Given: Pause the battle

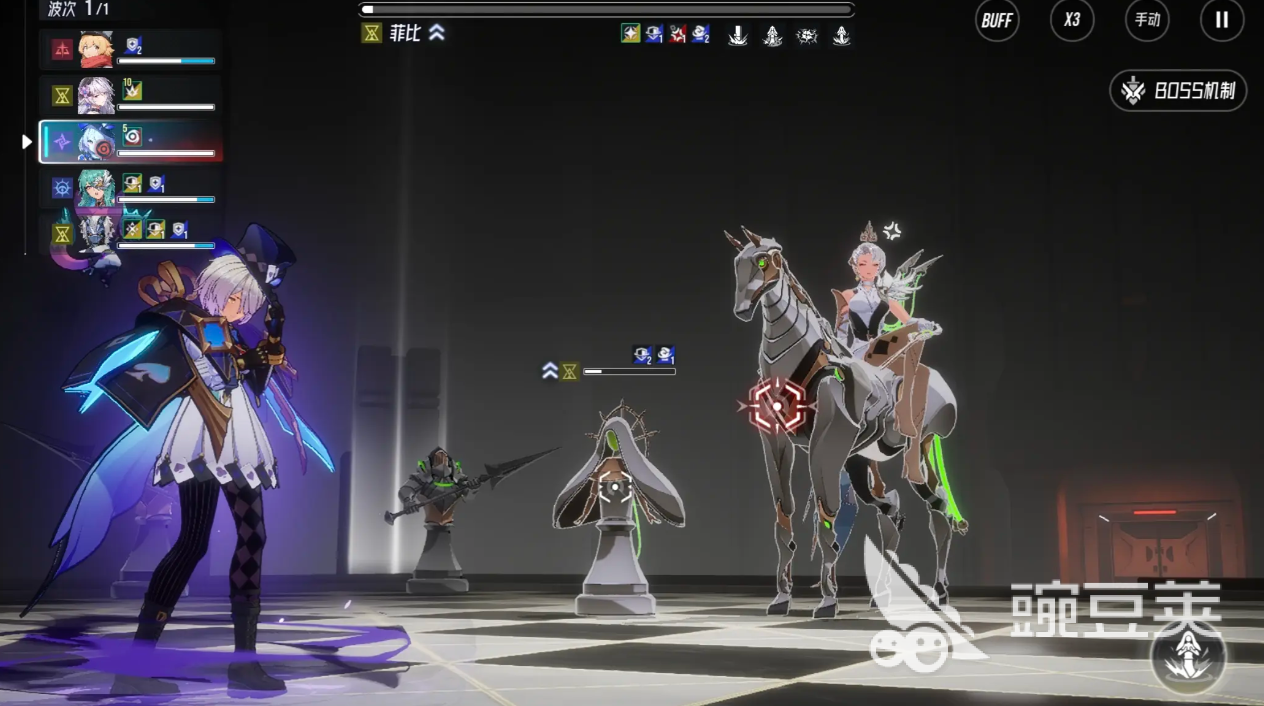Looking at the screenshot, I should (1221, 20).
